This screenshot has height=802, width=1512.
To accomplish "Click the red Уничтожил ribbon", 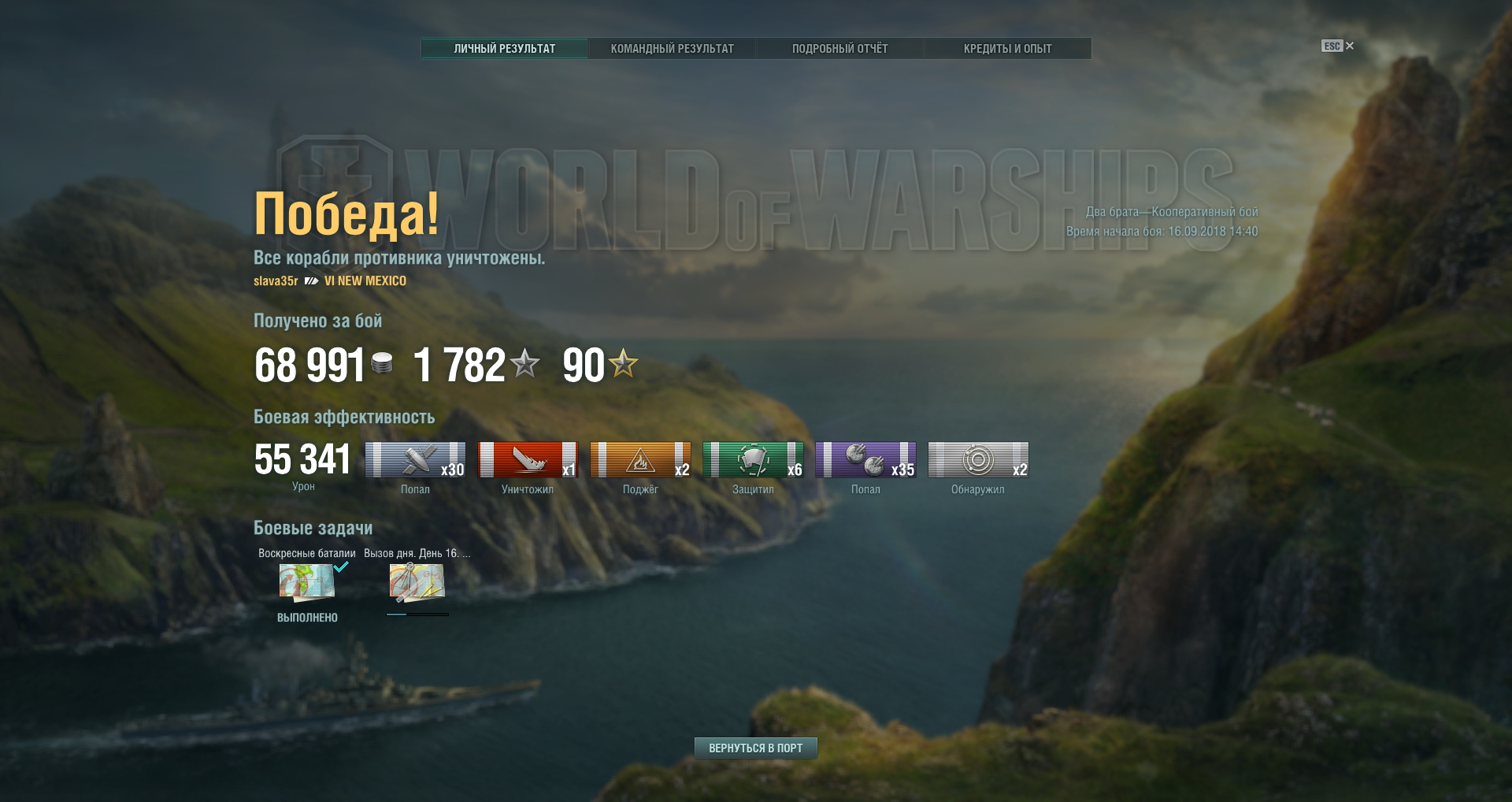I will coord(528,460).
